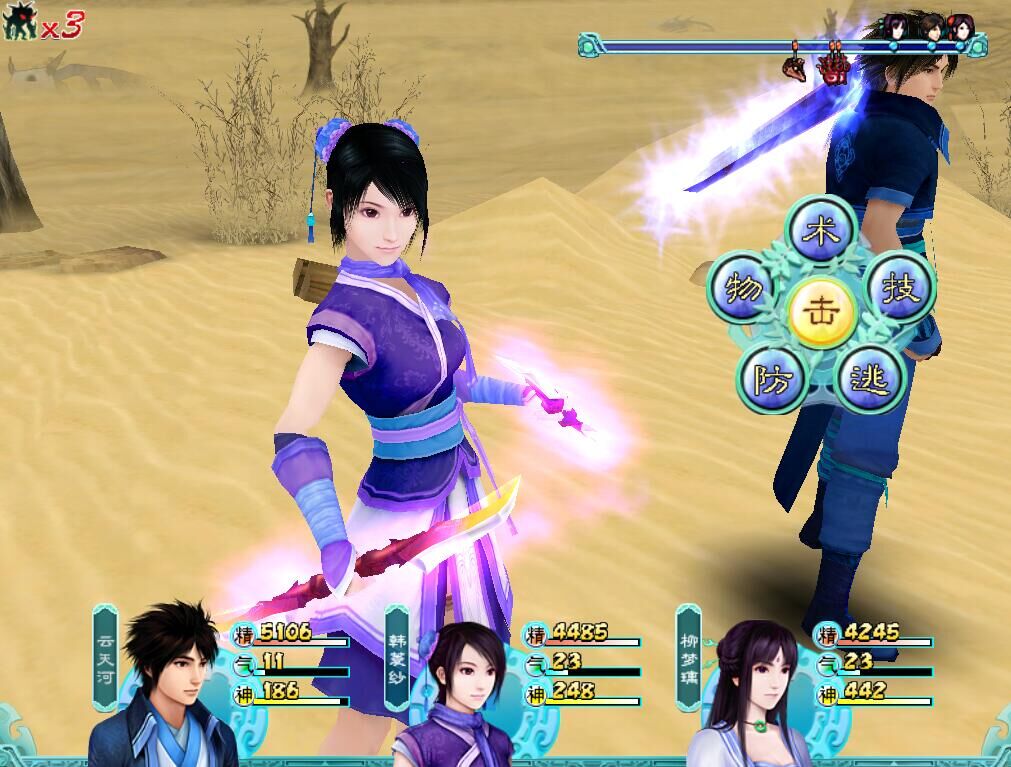Screen dimensions: 1011x767
Task: Select the 技 skill command
Action: click(x=897, y=288)
